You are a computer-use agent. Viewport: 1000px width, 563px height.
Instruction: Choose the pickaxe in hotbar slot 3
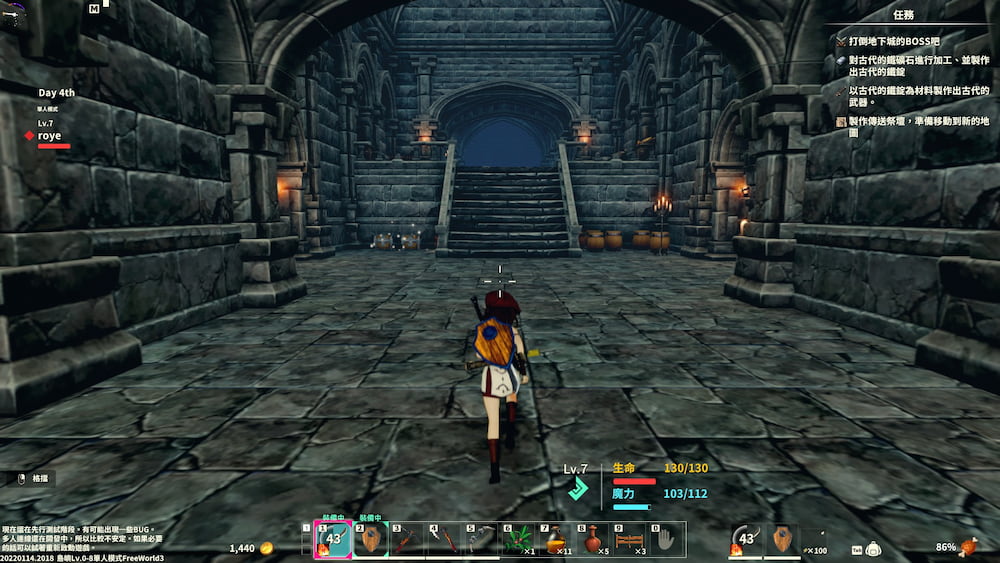(407, 540)
